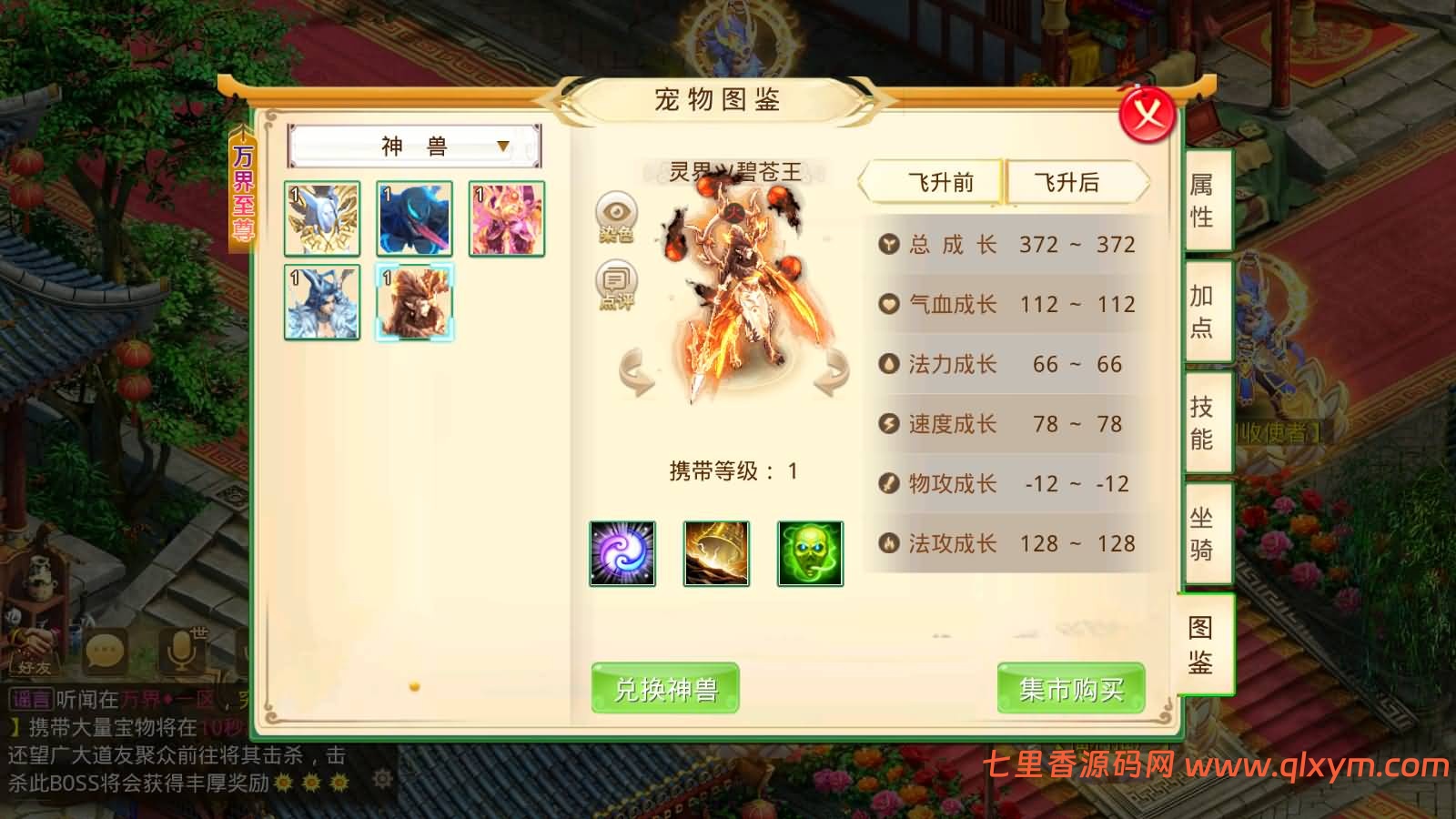Click the green skull skill icon
Image resolution: width=1456 pixels, height=819 pixels.
click(x=809, y=553)
